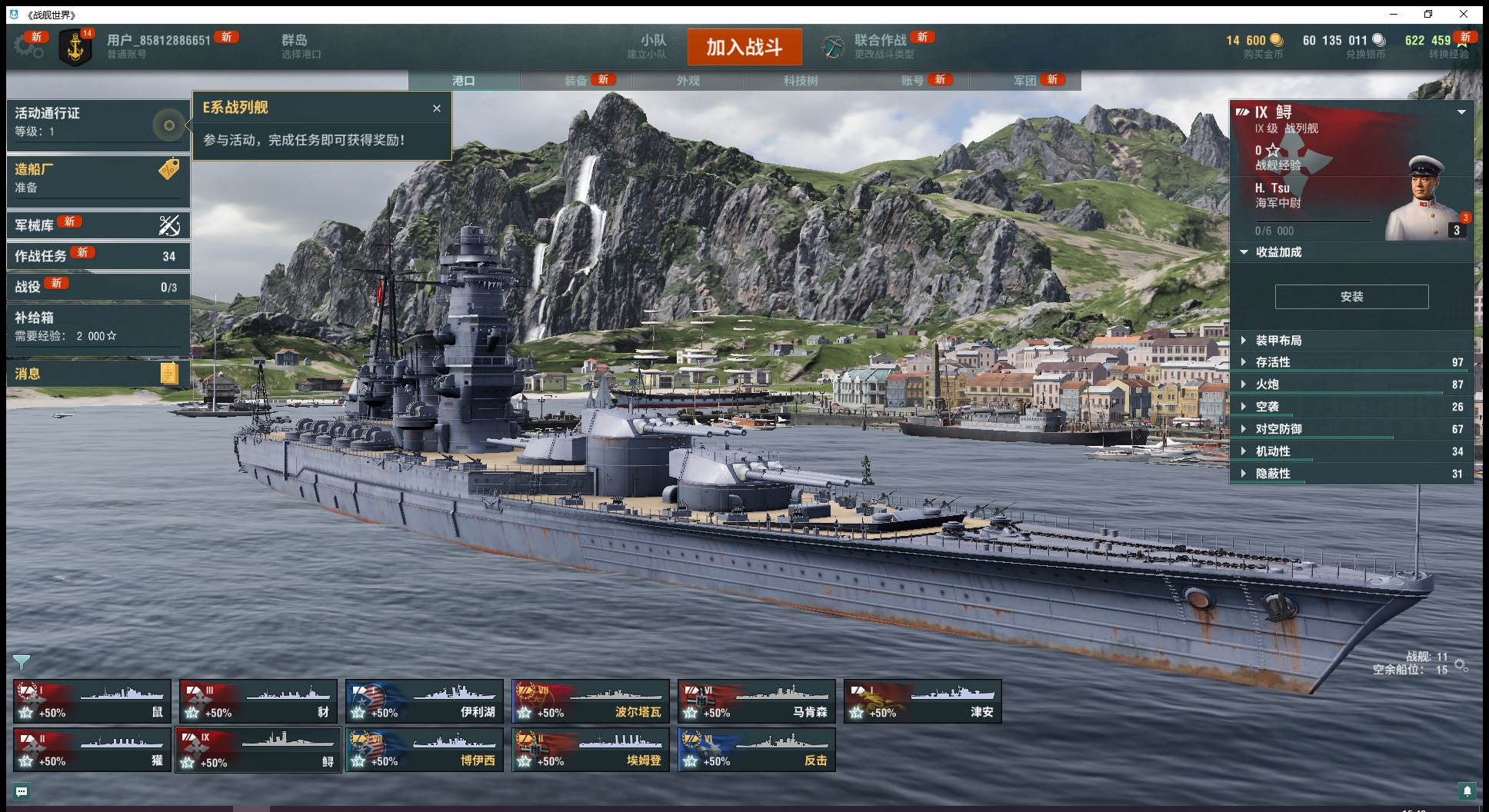Close the E系战列舰 tooltip popup
1489x812 pixels.
coord(437,108)
